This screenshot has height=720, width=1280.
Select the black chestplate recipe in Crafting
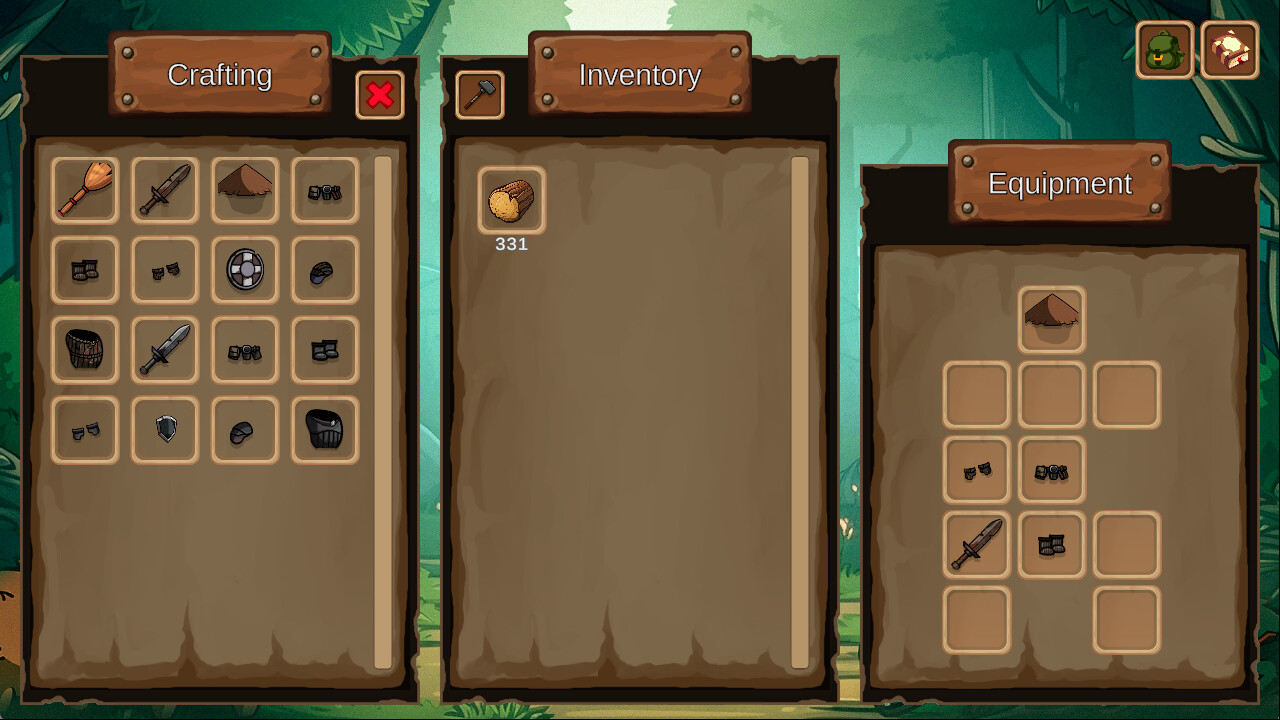[x=325, y=429]
